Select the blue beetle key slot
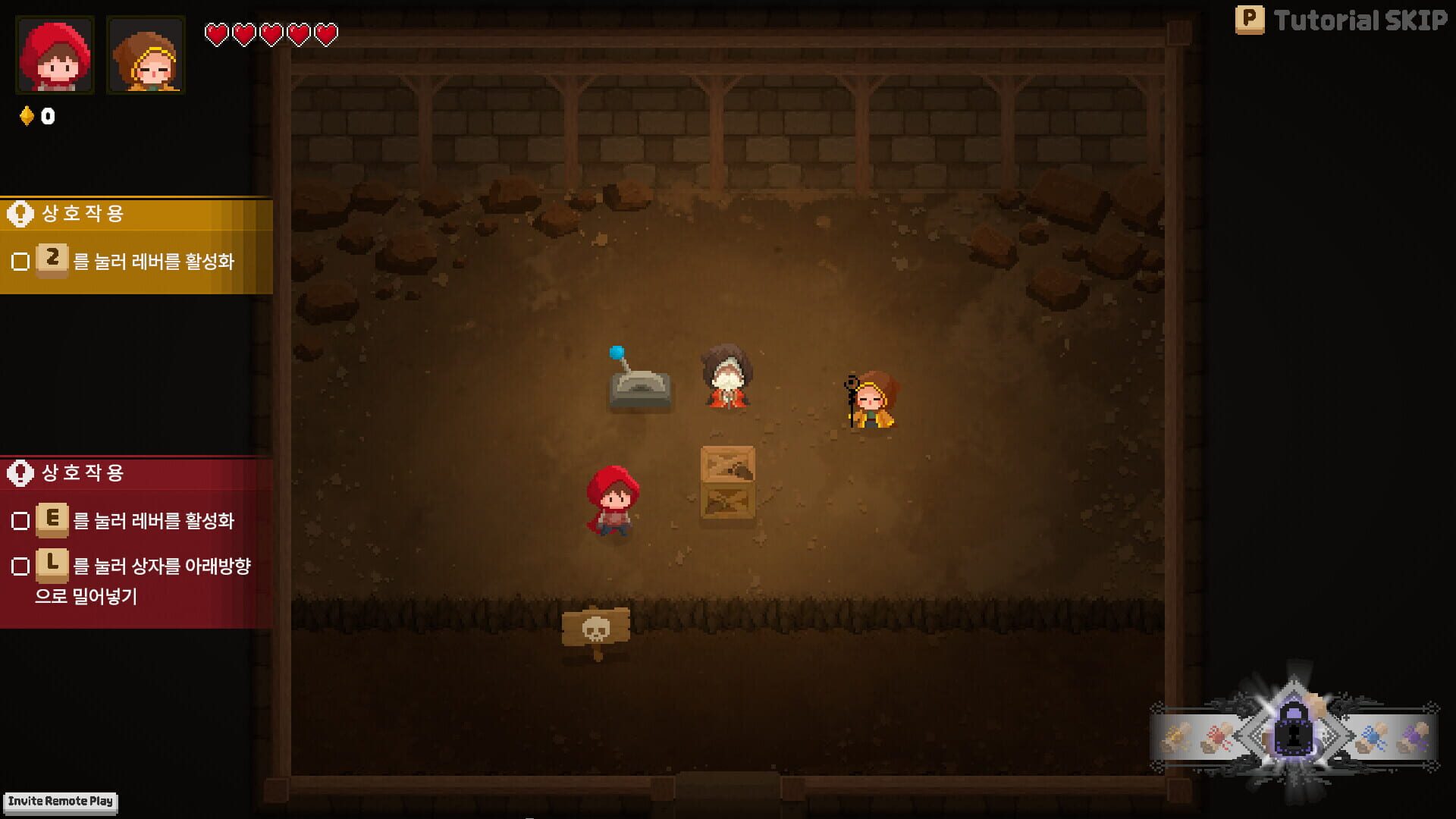This screenshot has width=1456, height=819. 1374,734
